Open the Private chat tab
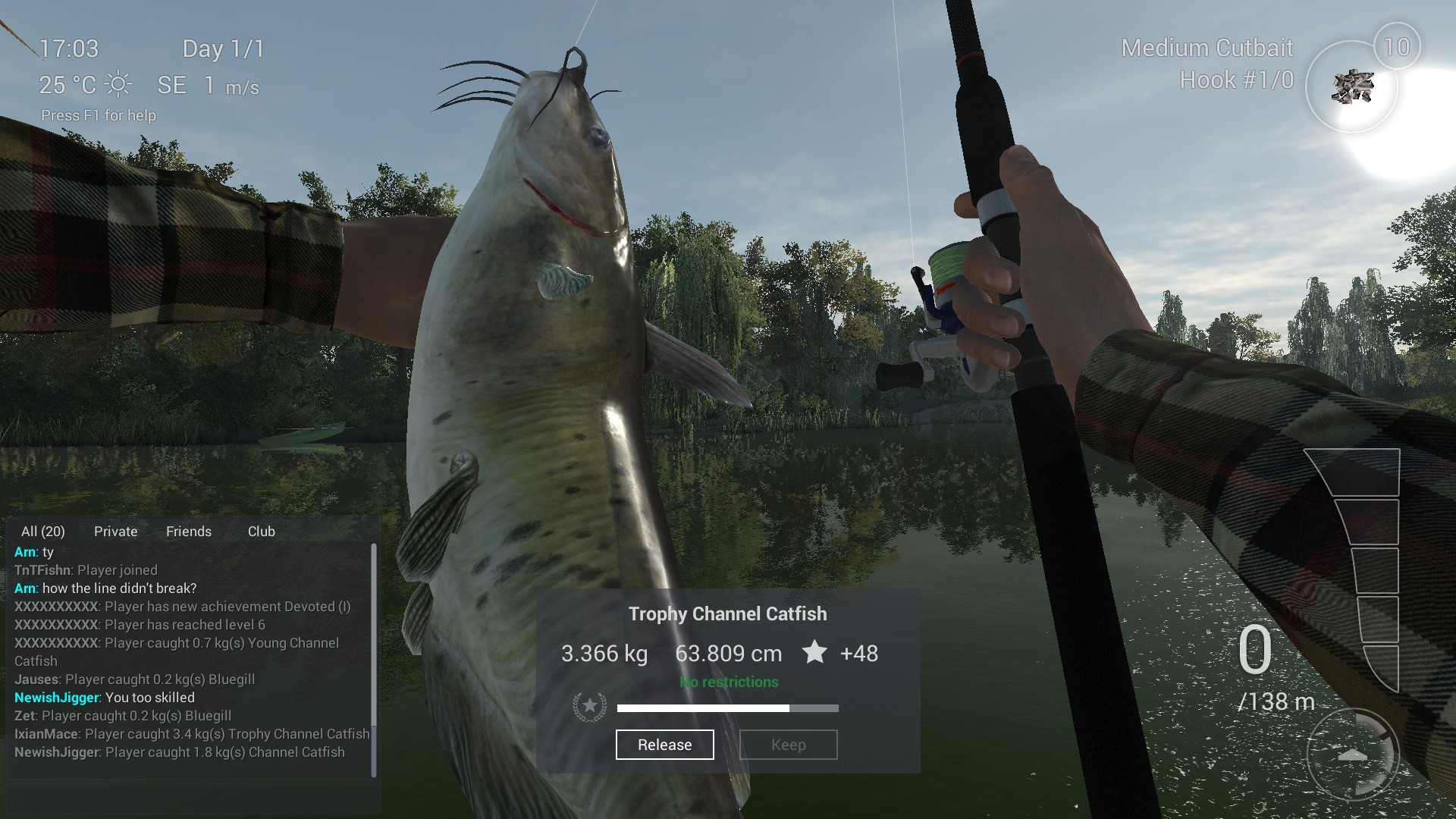Screen dimensions: 1456x819 click(x=116, y=532)
